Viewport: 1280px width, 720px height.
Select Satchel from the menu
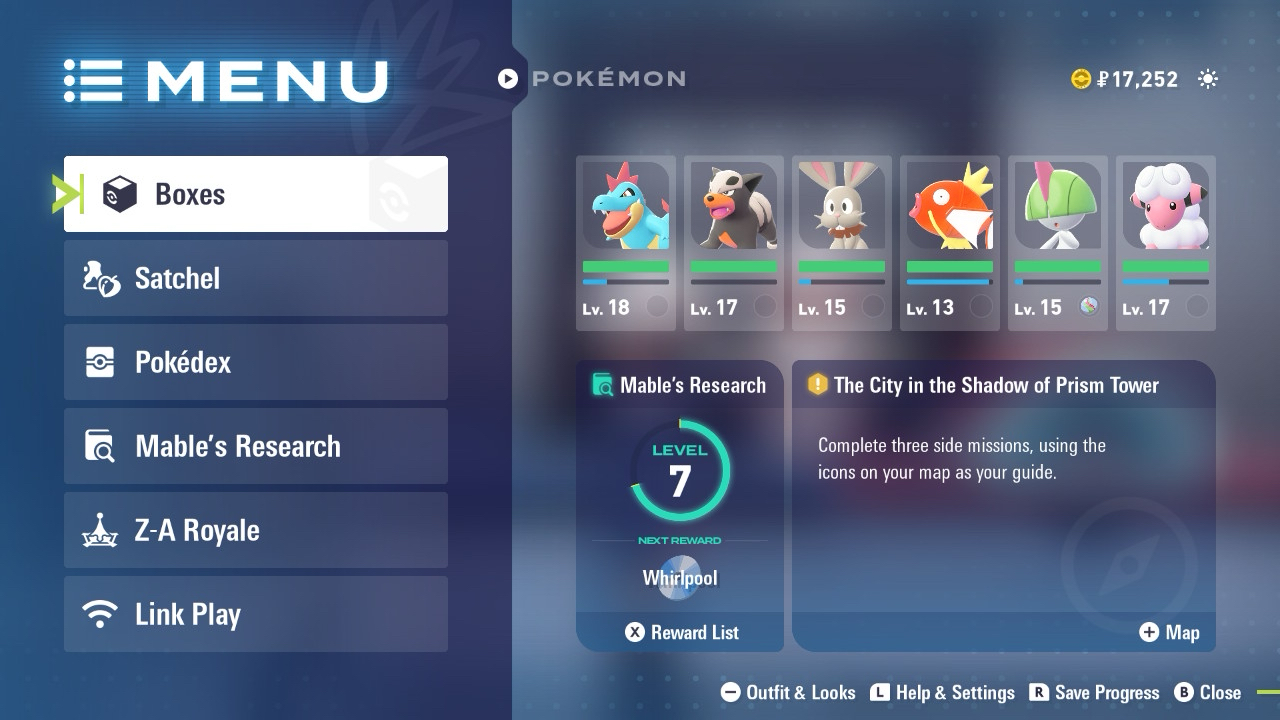click(255, 278)
